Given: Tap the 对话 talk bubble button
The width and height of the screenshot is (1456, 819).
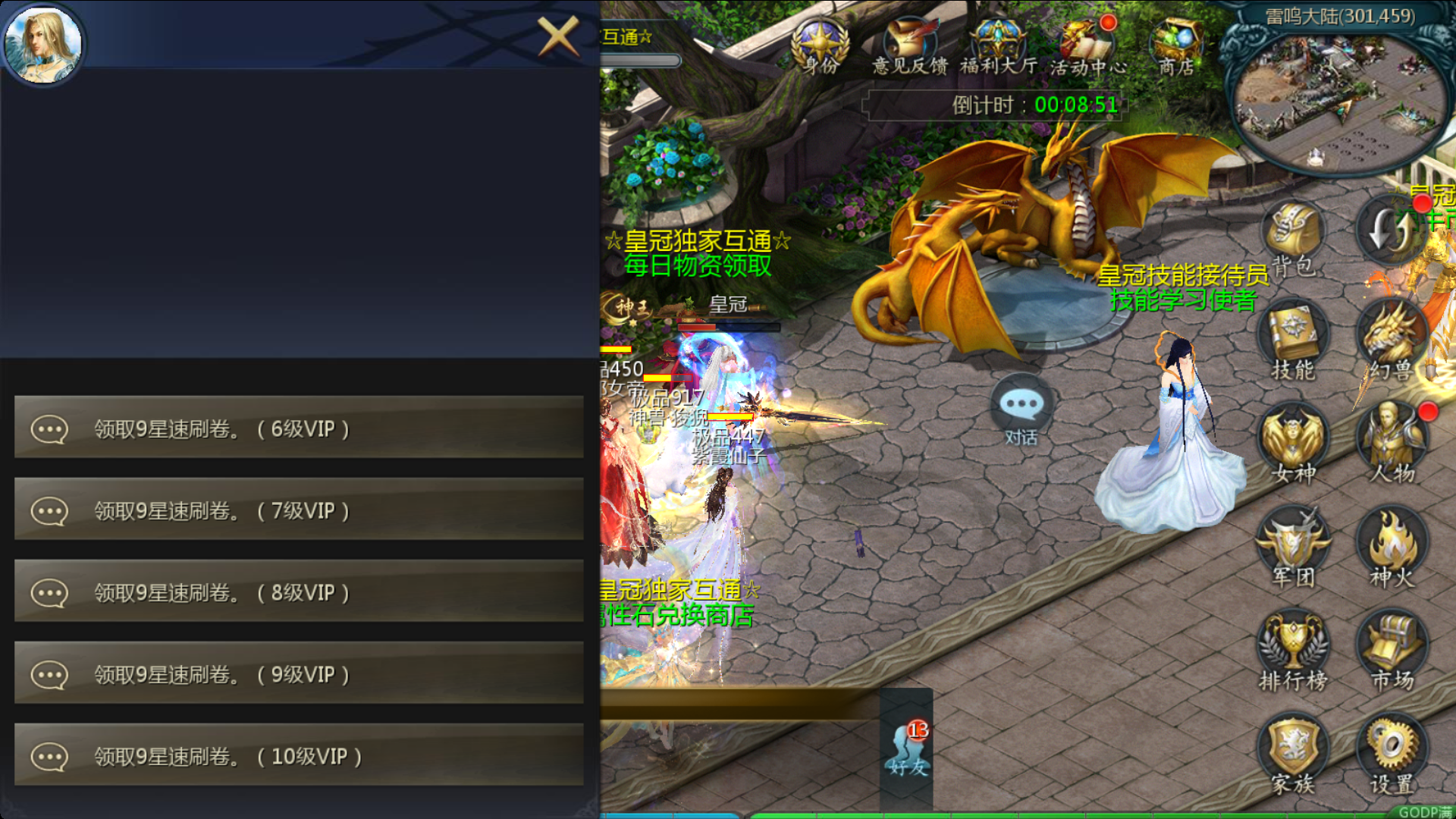Looking at the screenshot, I should tap(1021, 410).
